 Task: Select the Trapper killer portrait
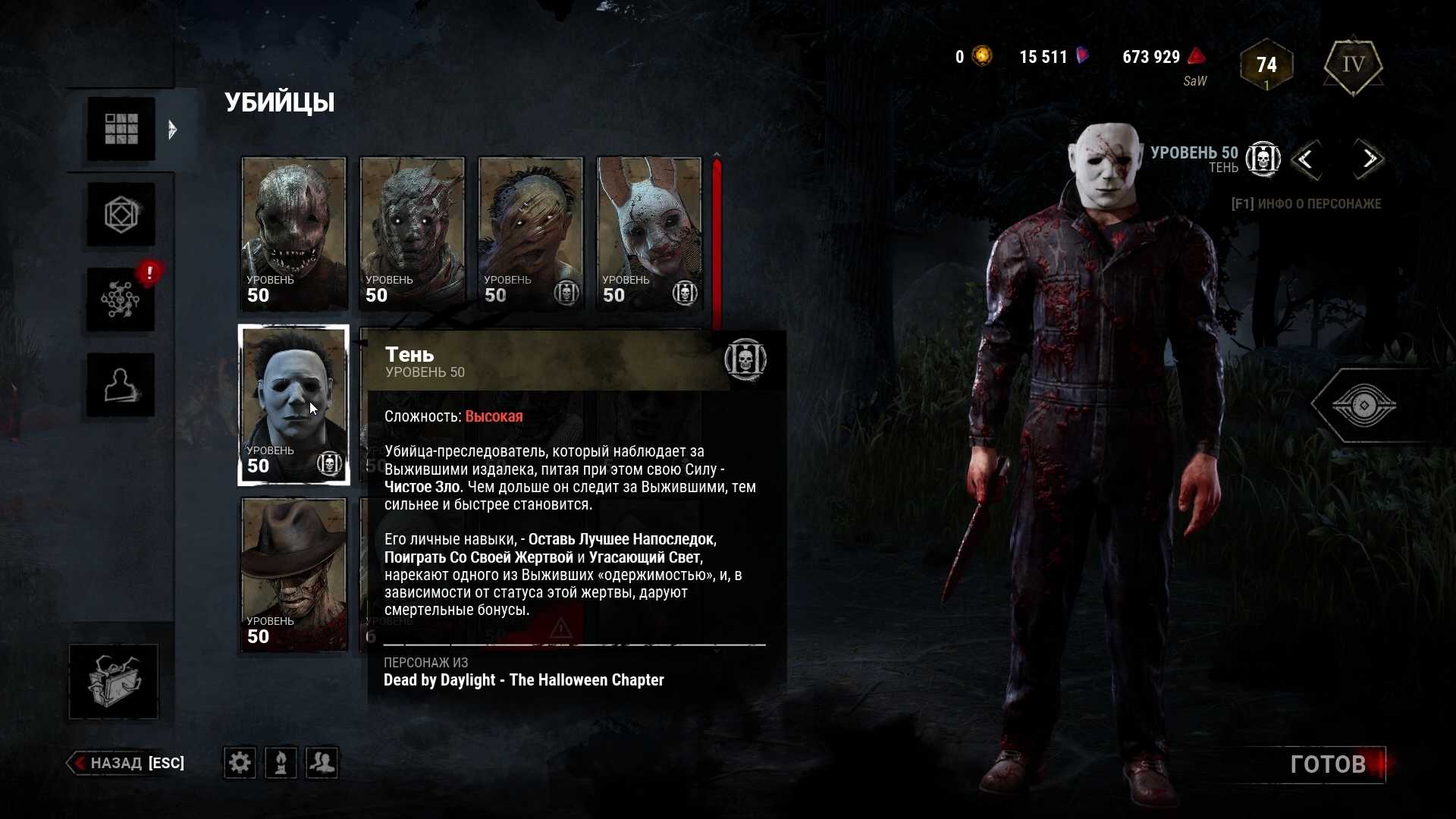[293, 233]
